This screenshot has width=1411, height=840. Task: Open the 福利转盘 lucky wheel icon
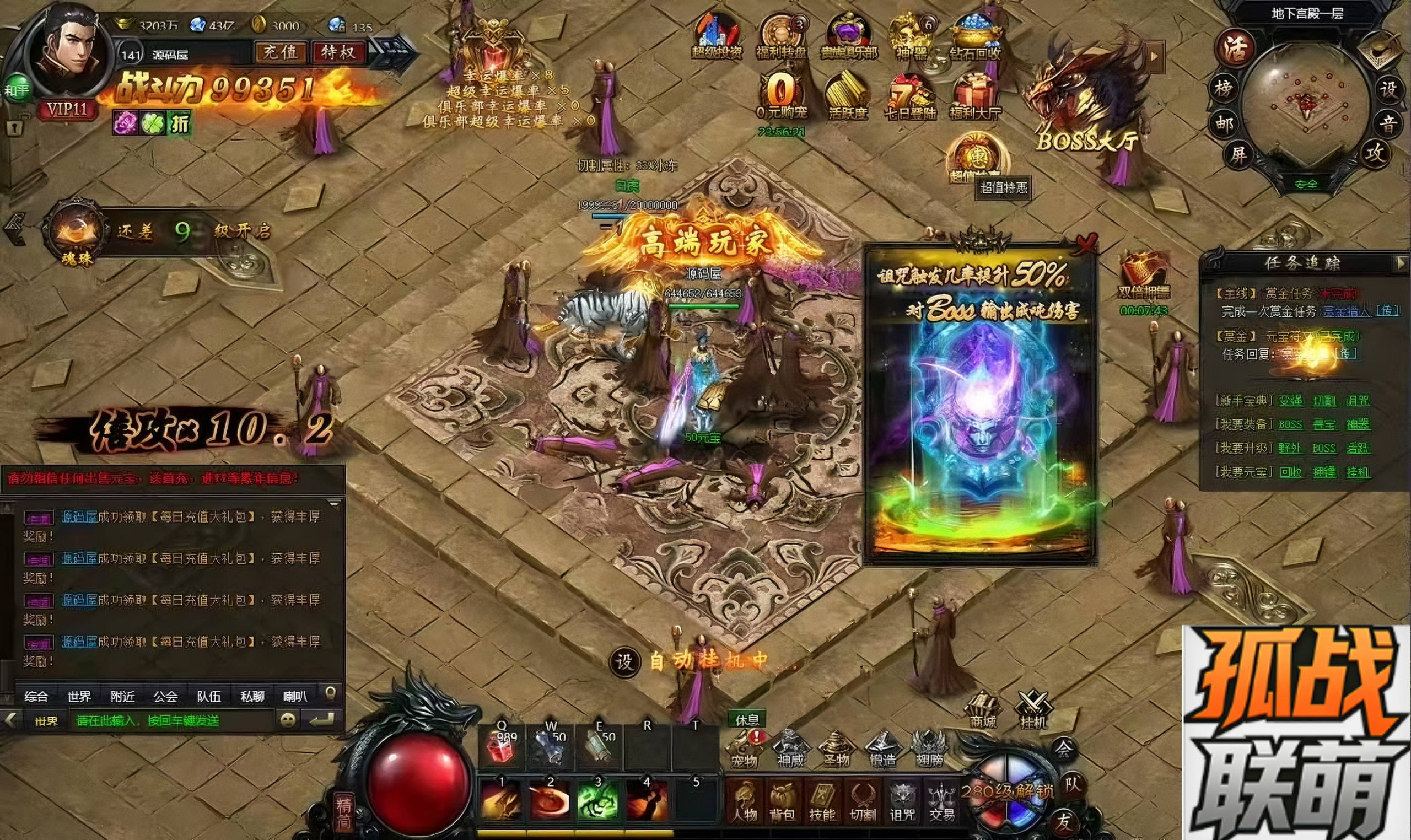781,37
